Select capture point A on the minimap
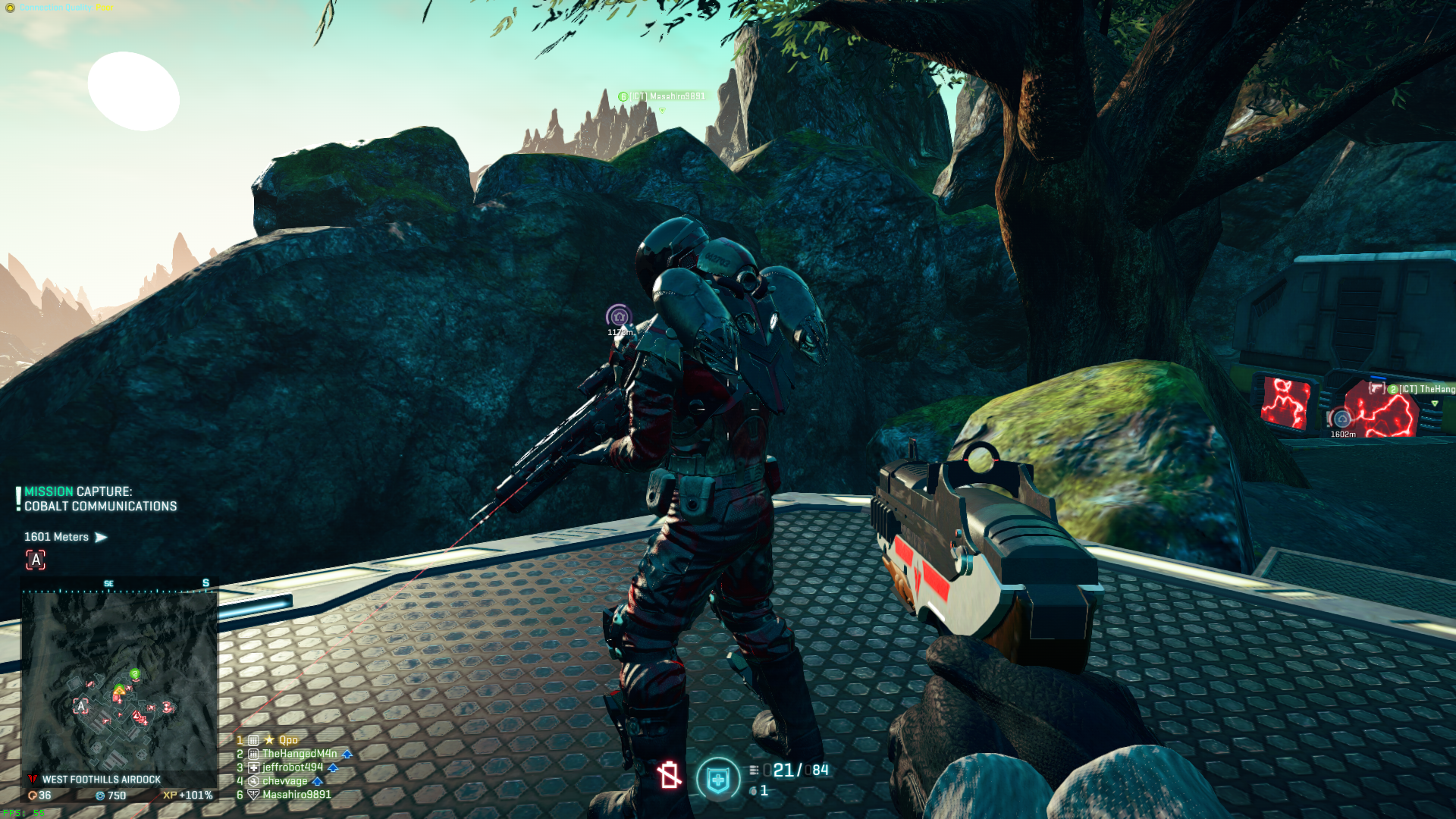Image resolution: width=1456 pixels, height=819 pixels. (81, 707)
